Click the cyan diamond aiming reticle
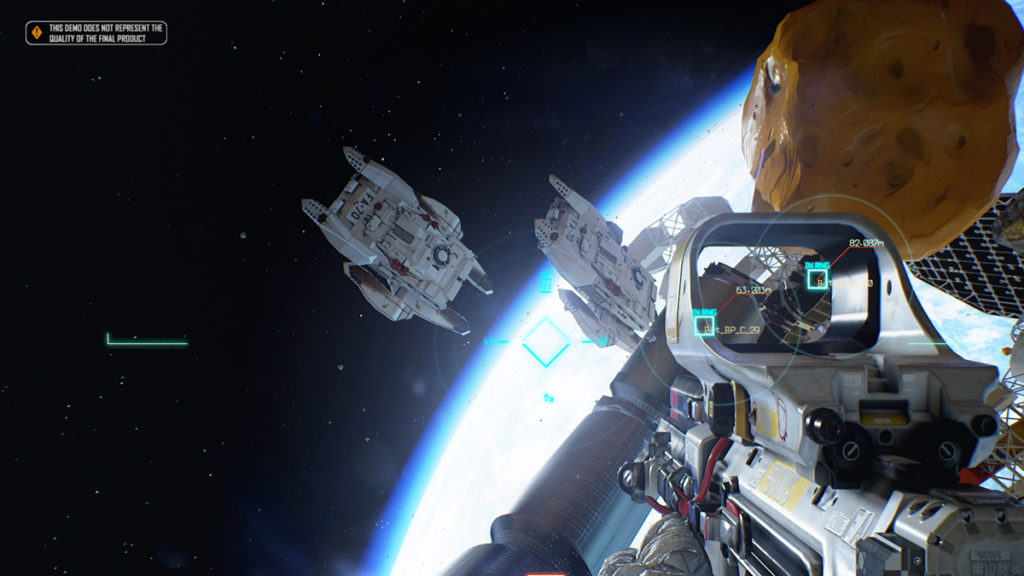This screenshot has width=1024, height=576. coord(546,341)
